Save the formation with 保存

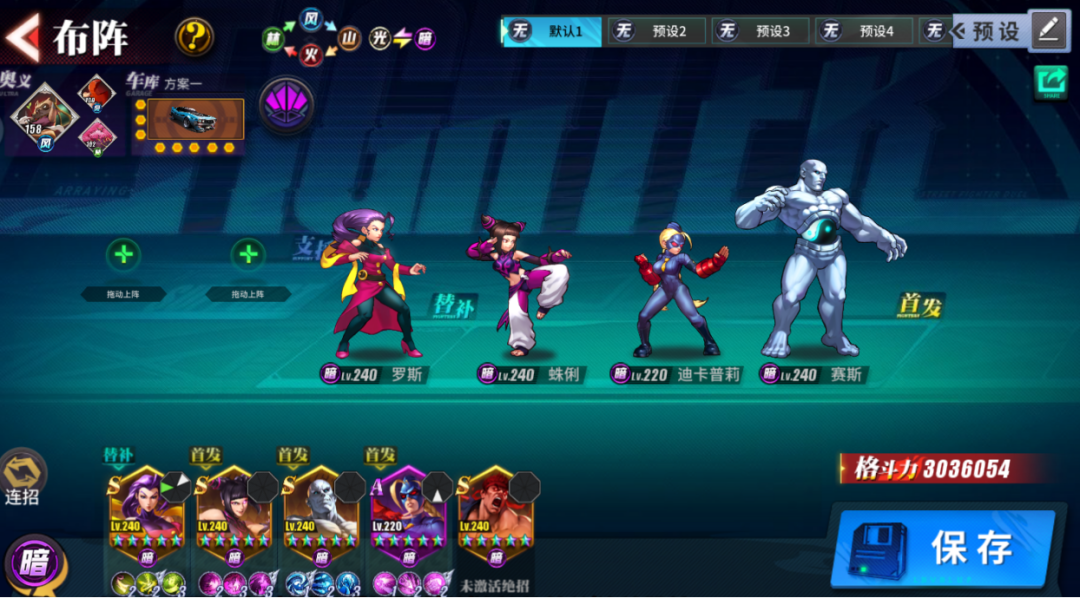[943, 548]
